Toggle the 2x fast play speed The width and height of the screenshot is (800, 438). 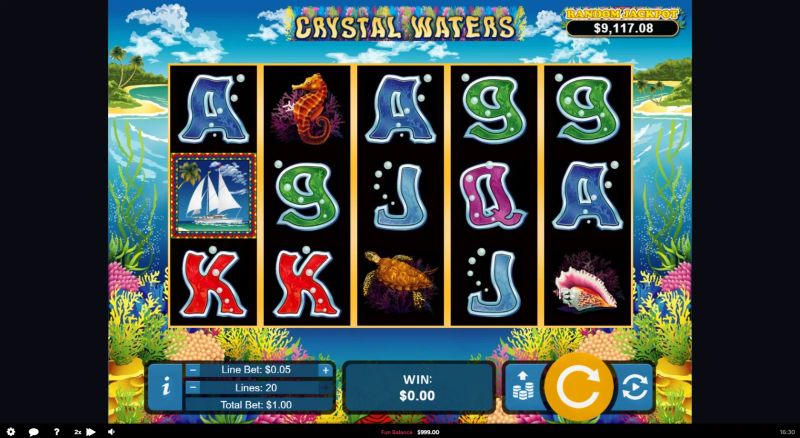(84, 432)
